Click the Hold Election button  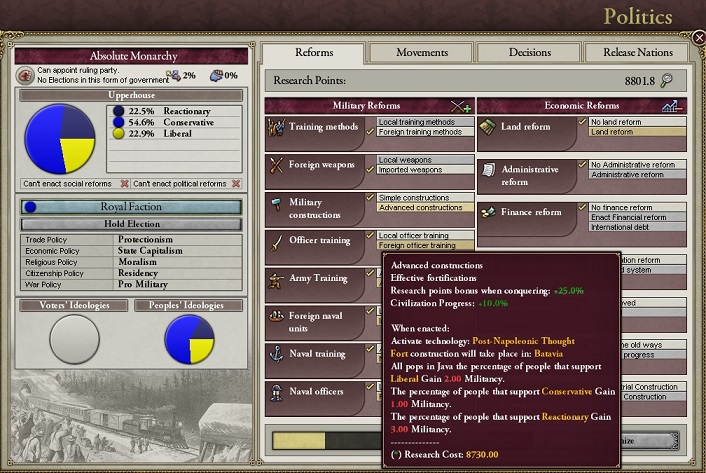[x=132, y=224]
